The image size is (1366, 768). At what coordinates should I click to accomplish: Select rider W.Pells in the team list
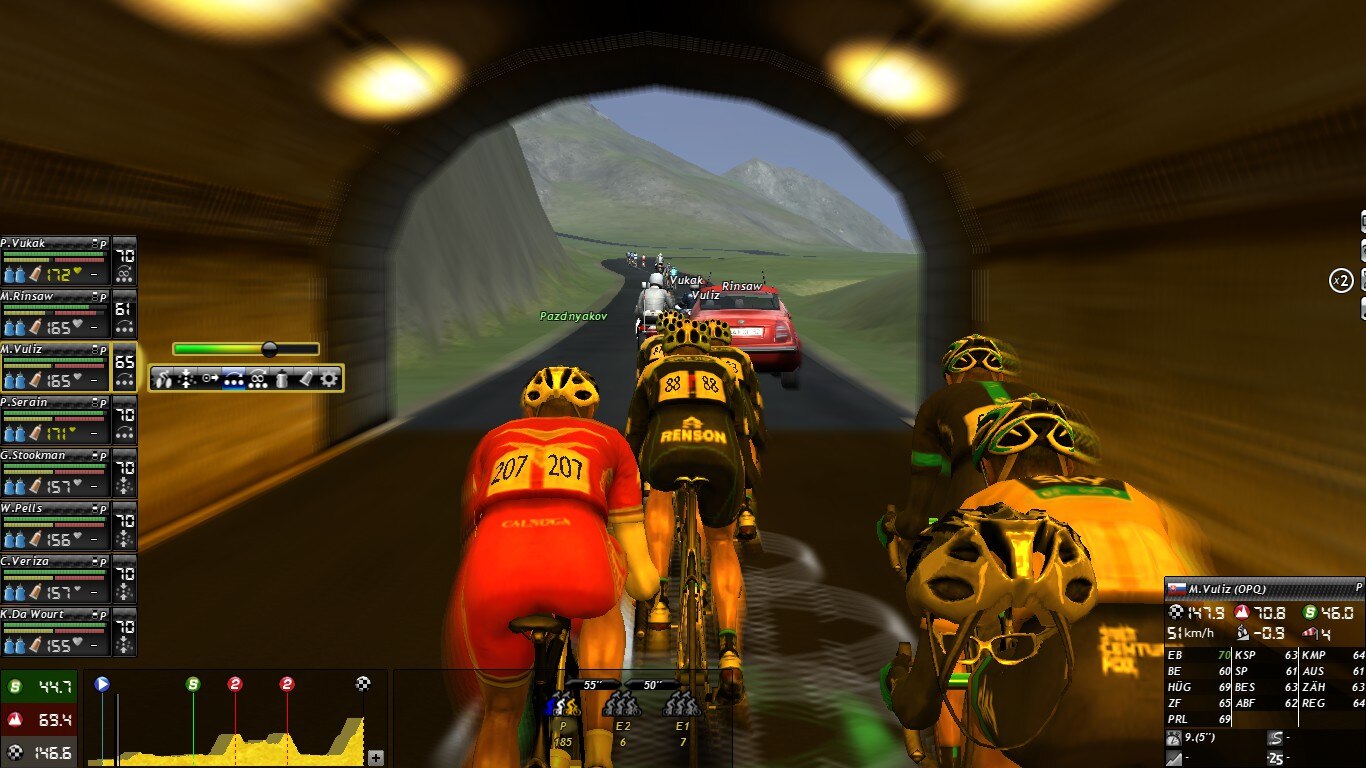(54, 525)
